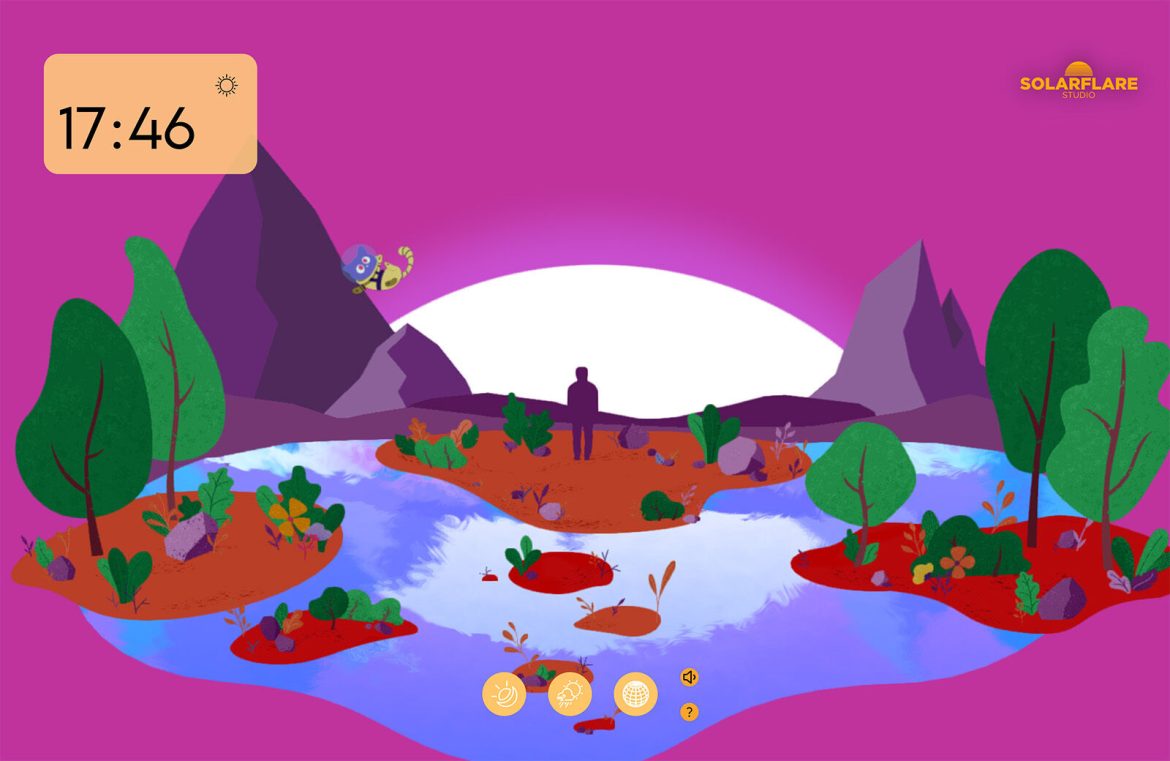Open the weather cloud and sun button

[570, 694]
